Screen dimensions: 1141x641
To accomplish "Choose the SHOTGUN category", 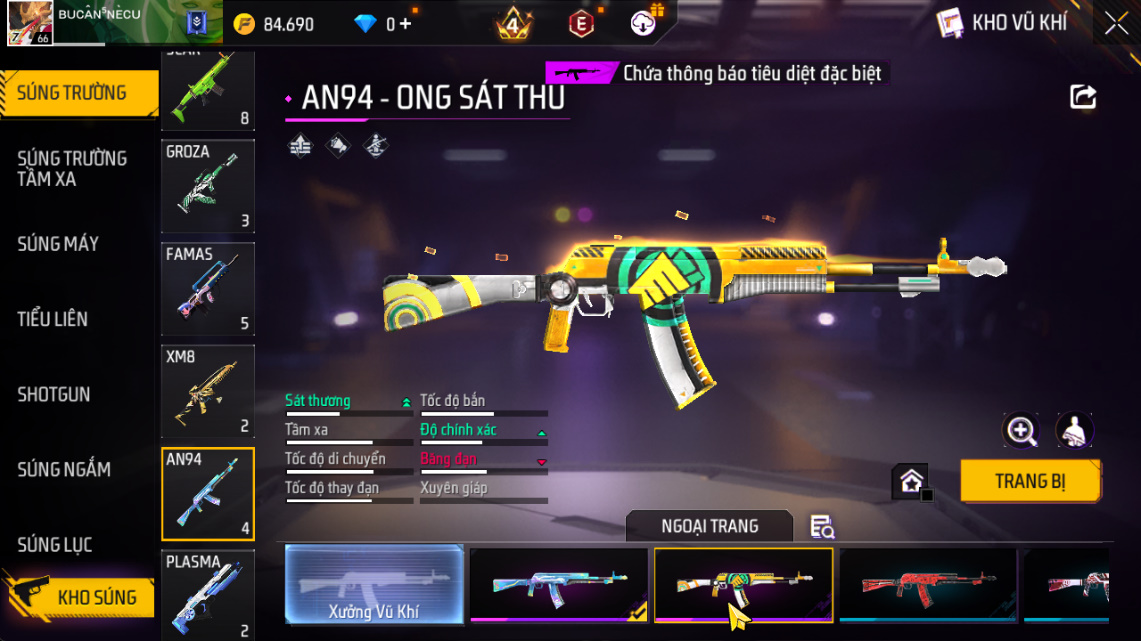I will pos(54,394).
